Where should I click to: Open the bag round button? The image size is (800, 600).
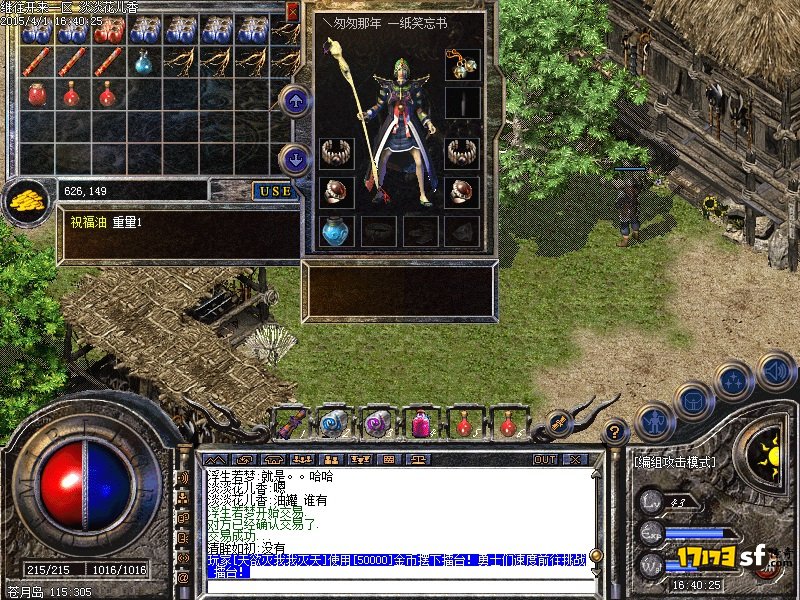[x=692, y=401]
